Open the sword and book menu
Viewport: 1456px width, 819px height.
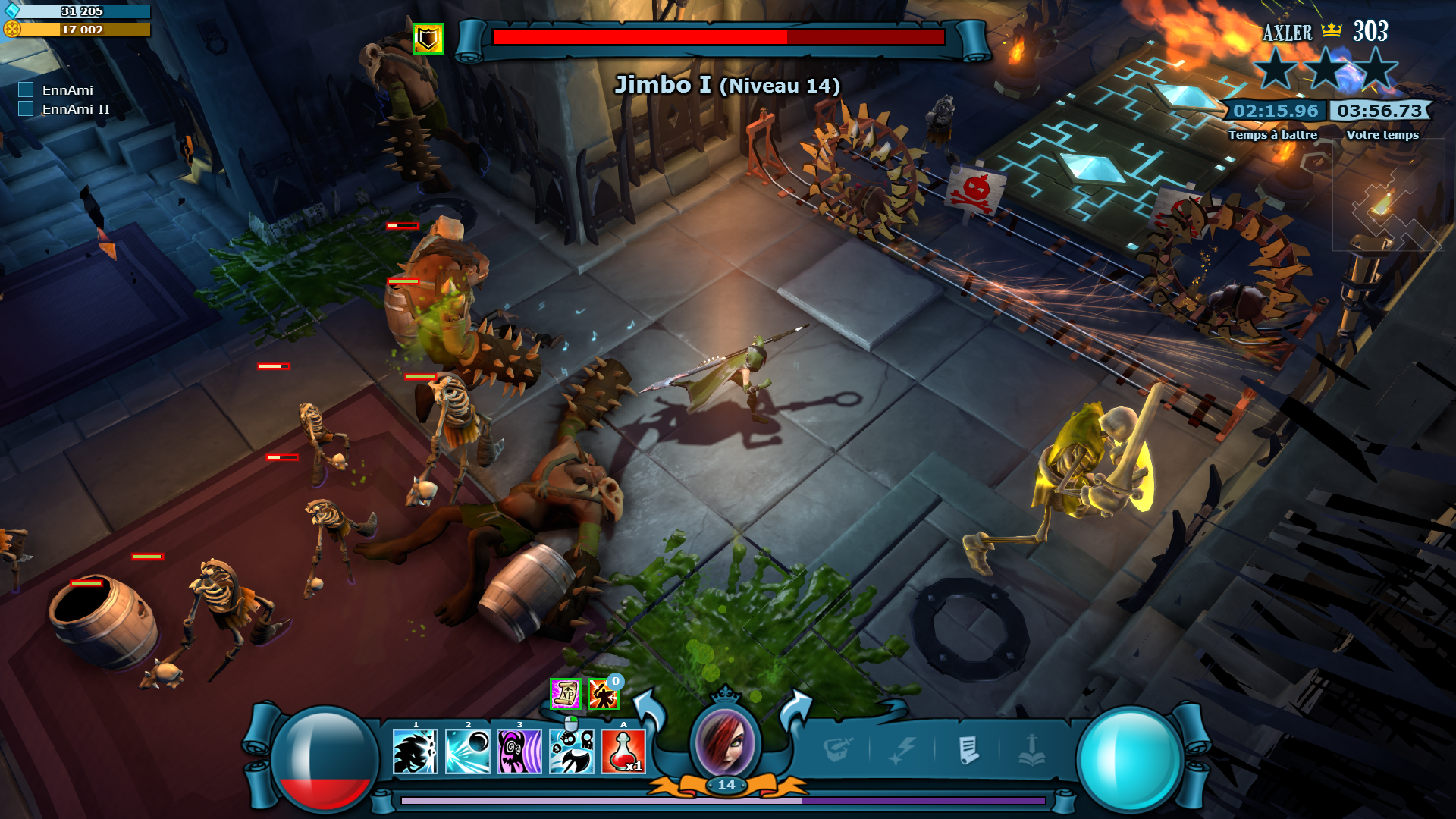point(1032,750)
